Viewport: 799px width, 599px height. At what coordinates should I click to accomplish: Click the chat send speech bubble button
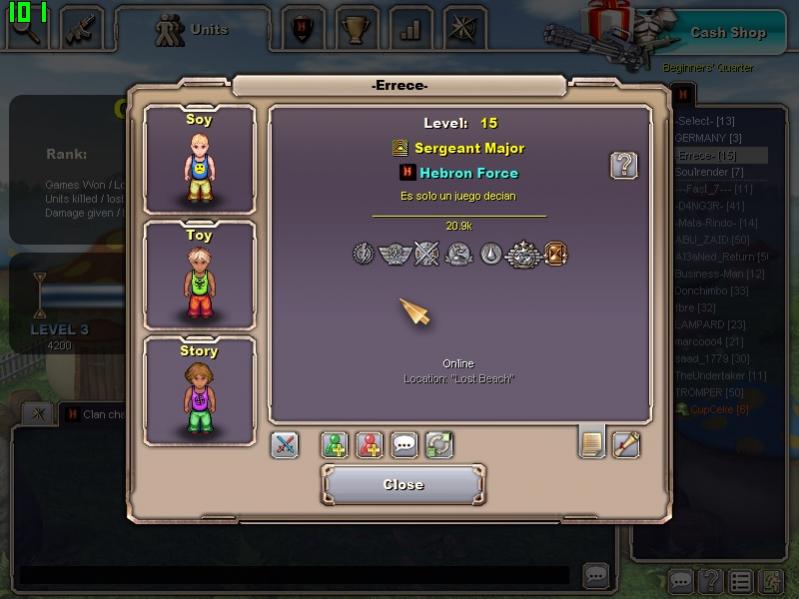pos(596,575)
